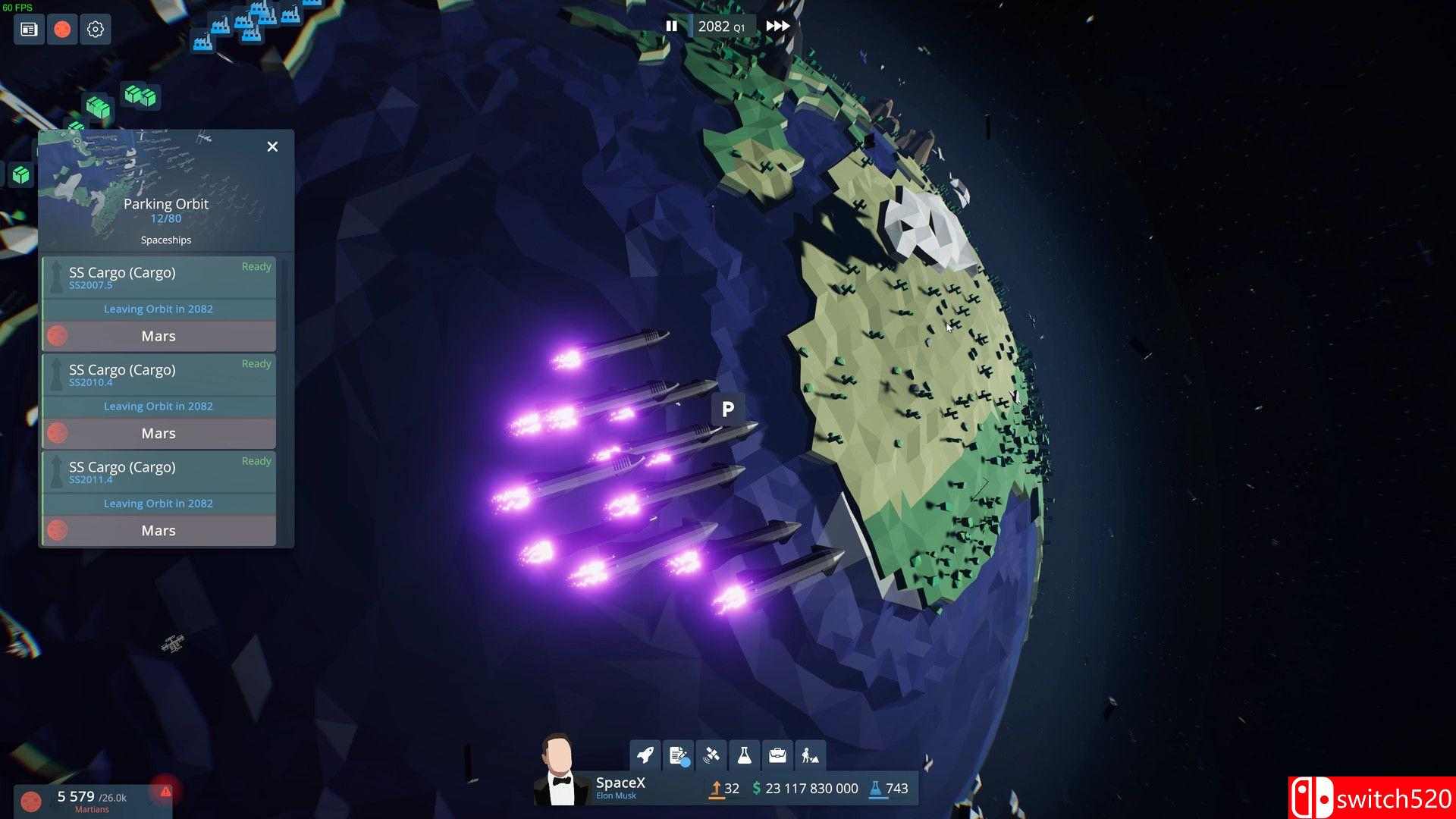Open the settings gear

click(95, 30)
